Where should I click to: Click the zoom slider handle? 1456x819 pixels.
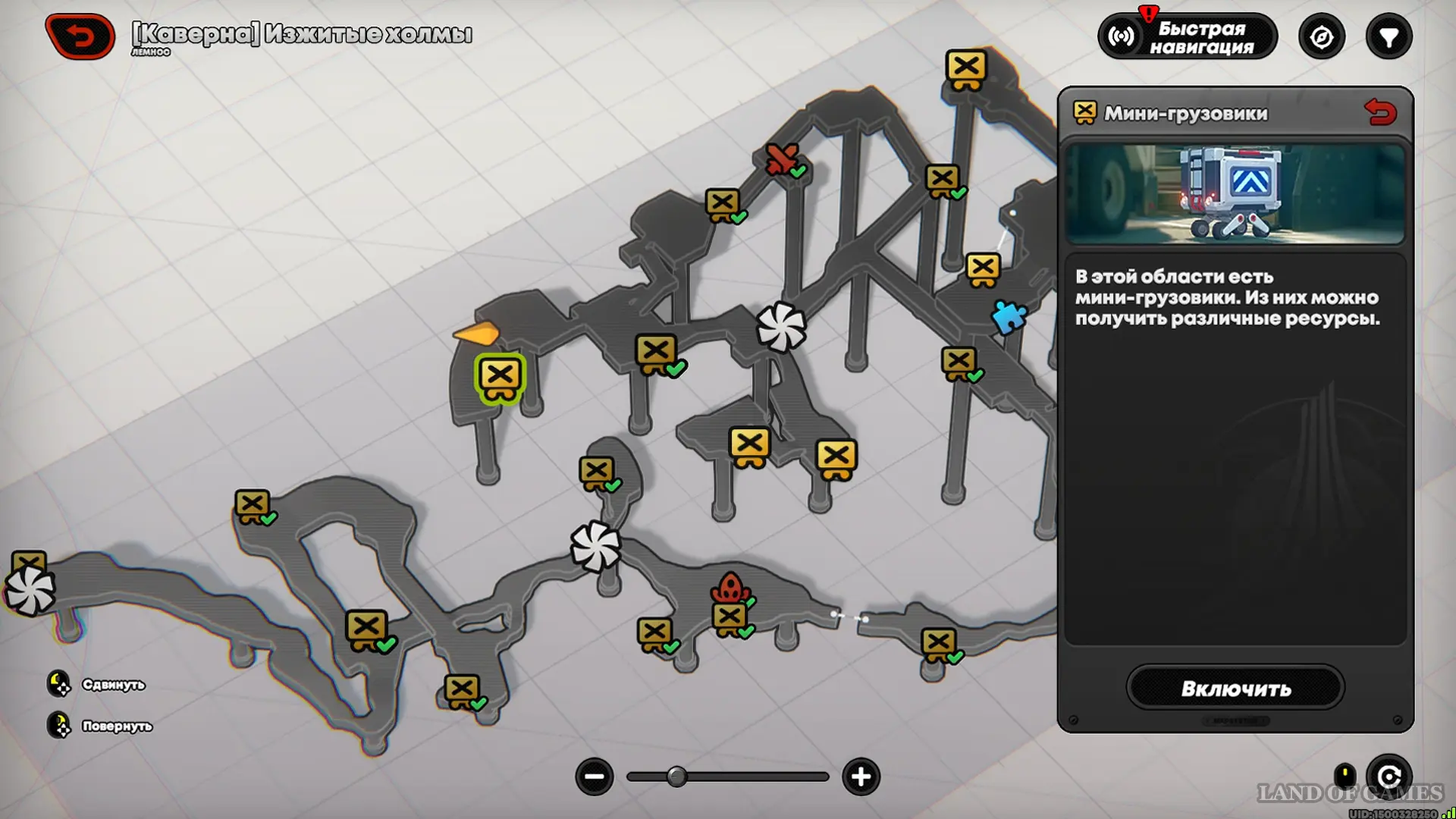click(x=676, y=777)
